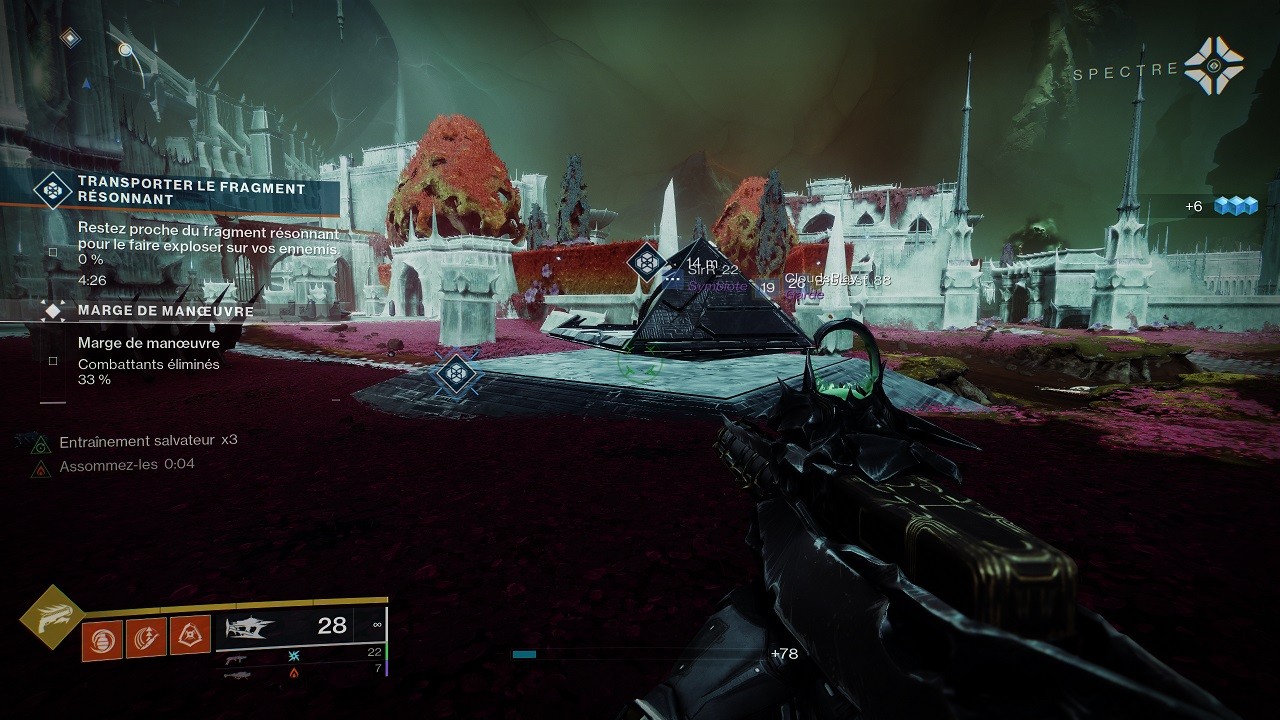Click the Entraînement salvateur x3 buff

pyautogui.click(x=148, y=441)
